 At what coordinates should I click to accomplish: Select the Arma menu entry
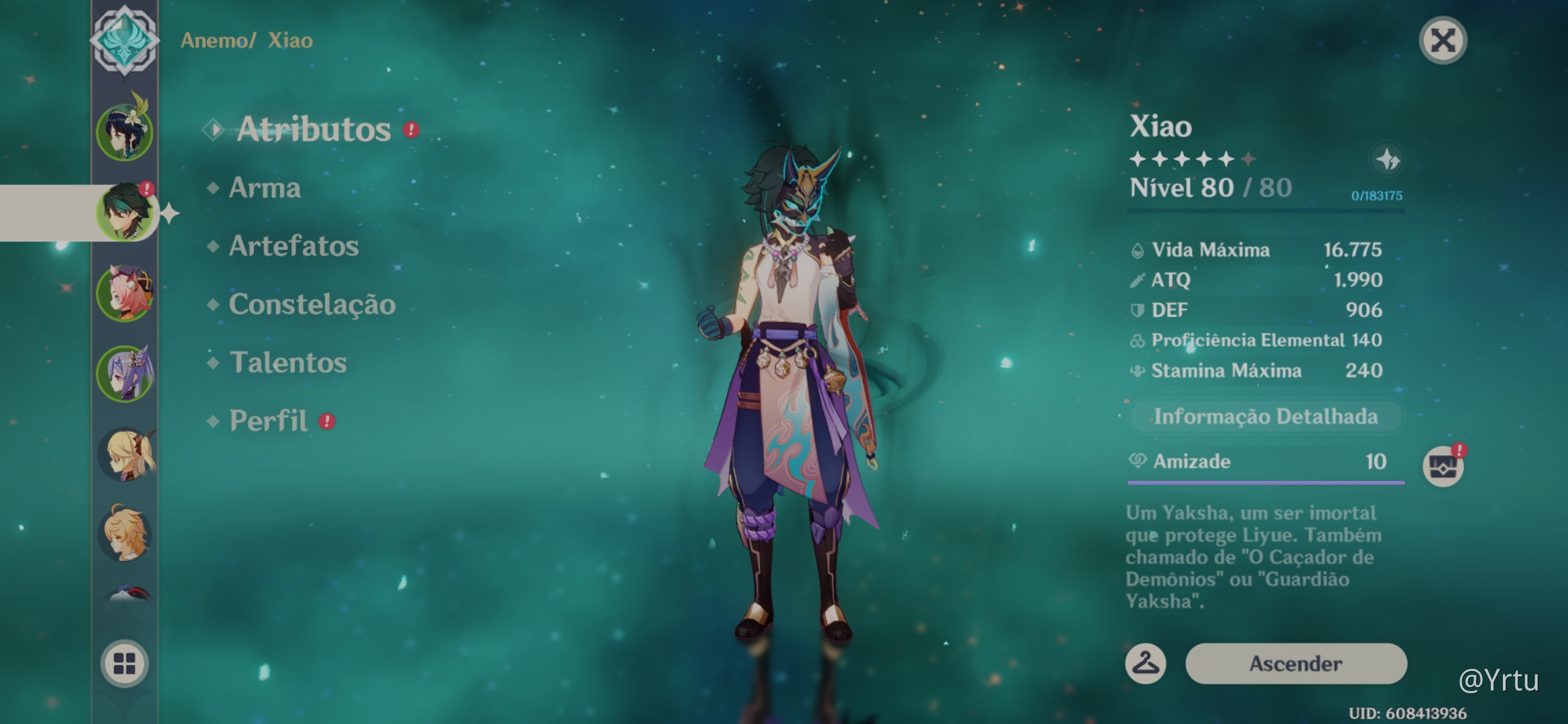click(265, 188)
